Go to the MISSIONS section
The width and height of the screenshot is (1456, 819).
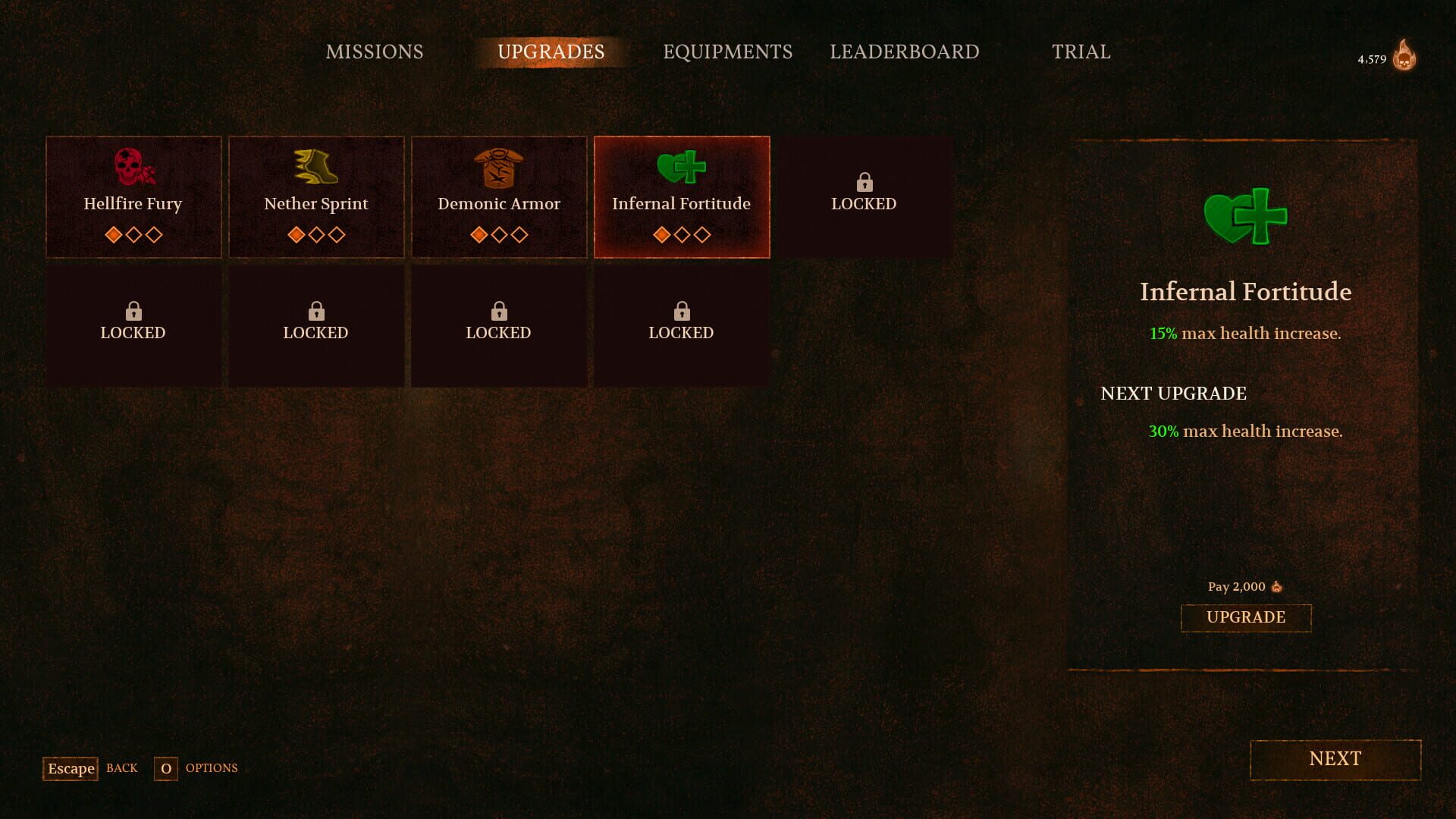pos(373,52)
